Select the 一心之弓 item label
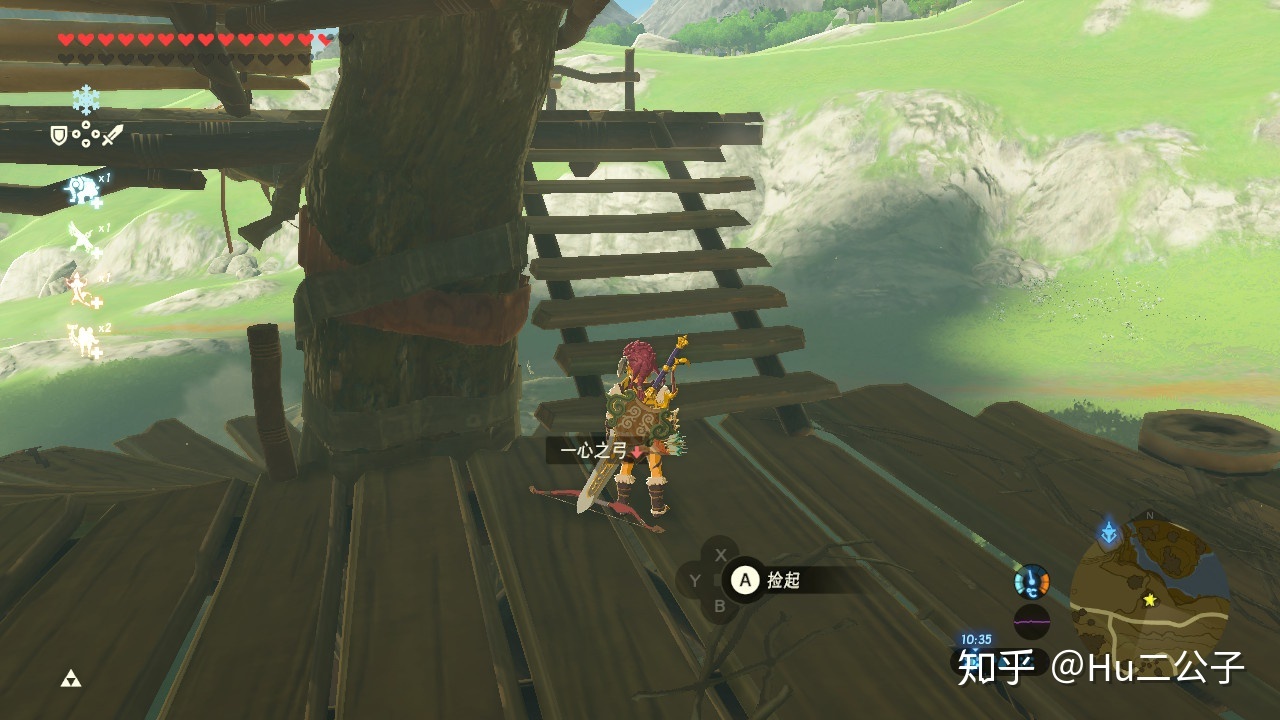The height and width of the screenshot is (720, 1280). click(x=594, y=451)
